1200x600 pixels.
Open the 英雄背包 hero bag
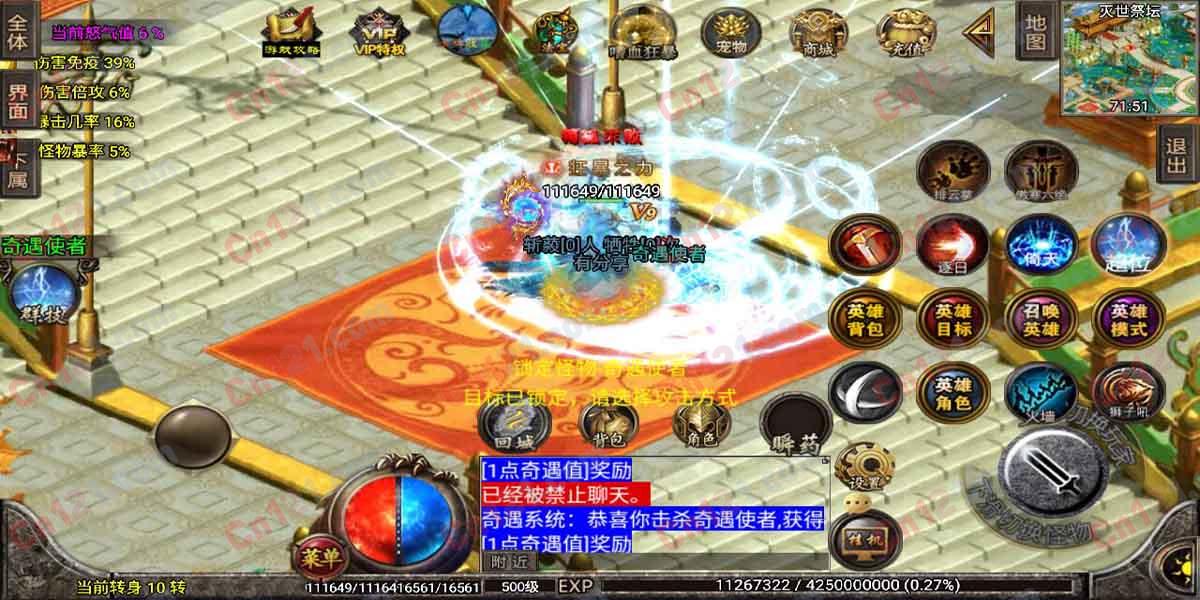(864, 321)
